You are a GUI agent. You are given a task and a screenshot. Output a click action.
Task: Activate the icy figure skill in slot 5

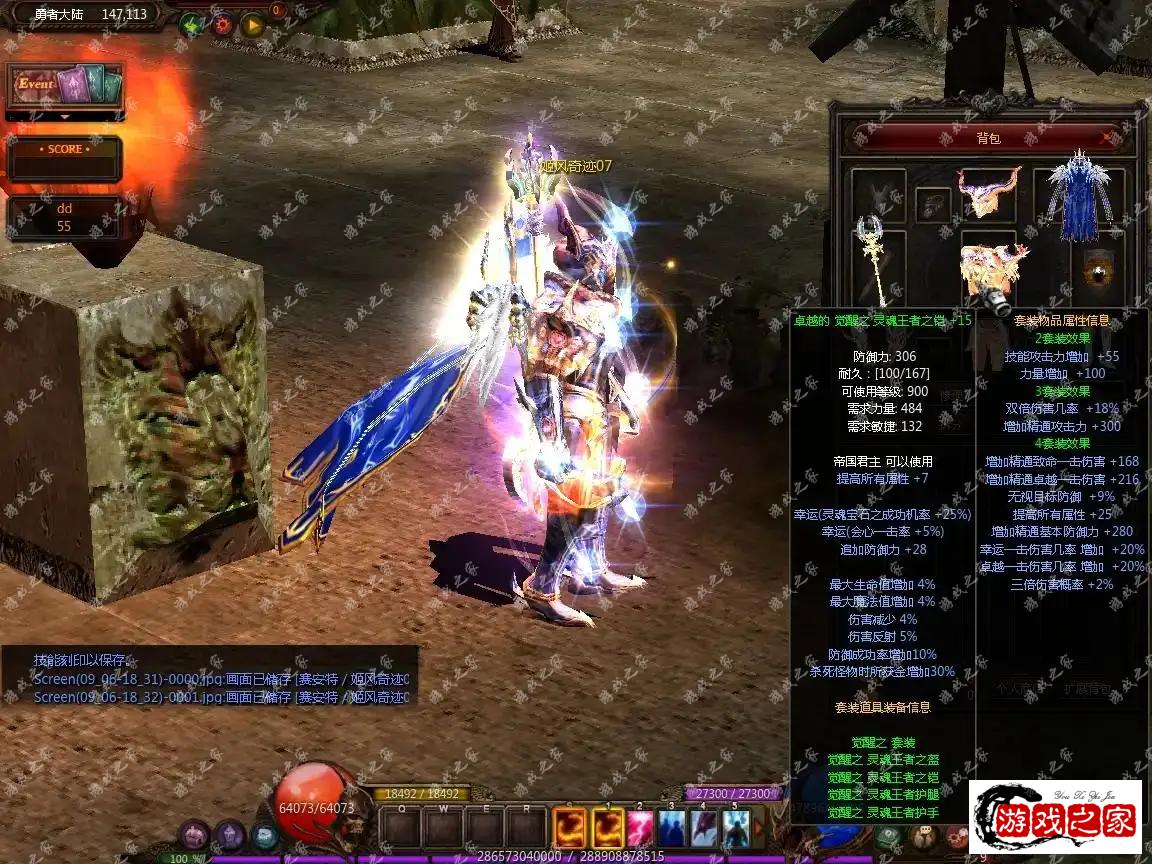[736, 829]
